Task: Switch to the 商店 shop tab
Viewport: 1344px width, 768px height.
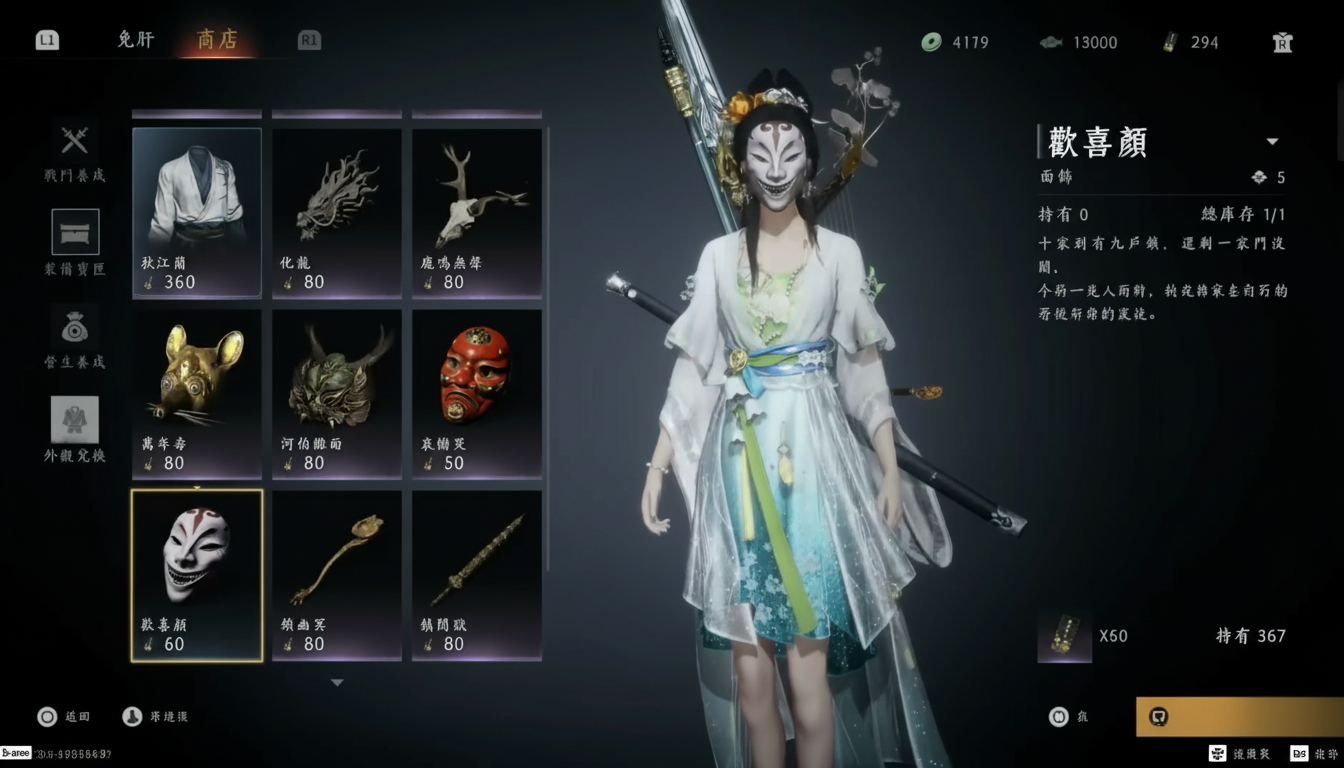Action: coord(217,40)
